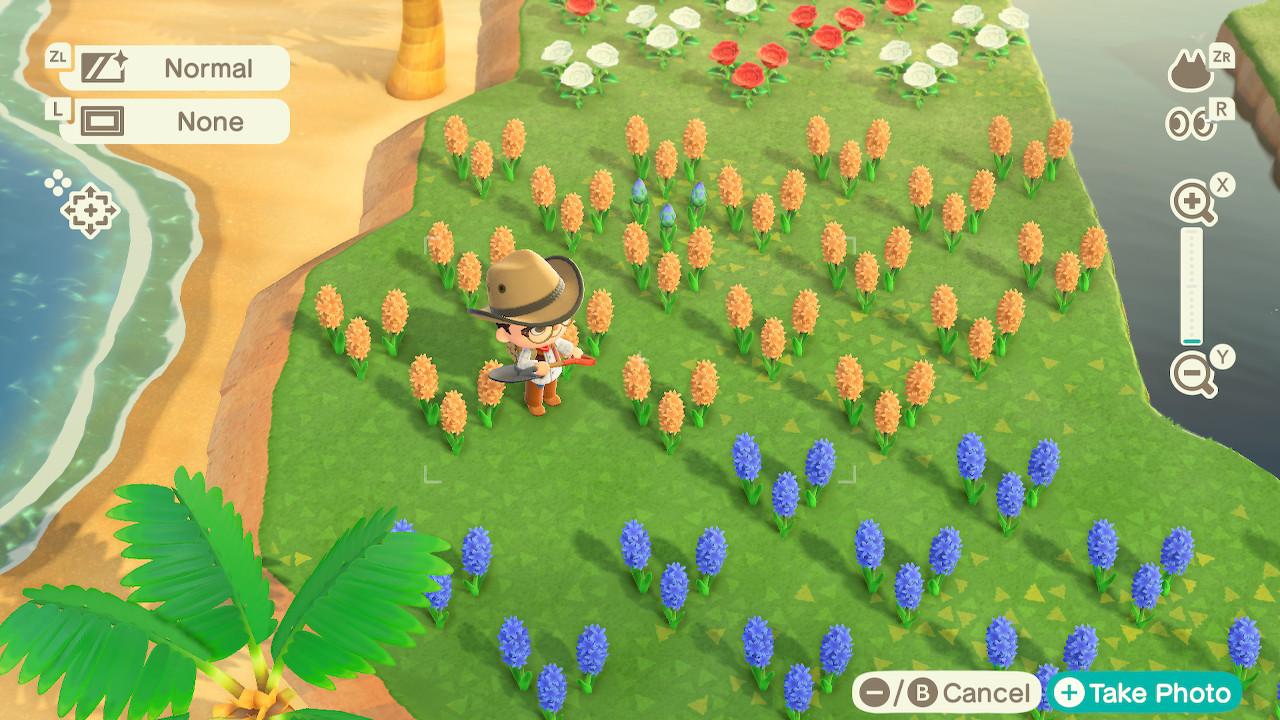Zoom out with the minus magnifier

[1191, 374]
